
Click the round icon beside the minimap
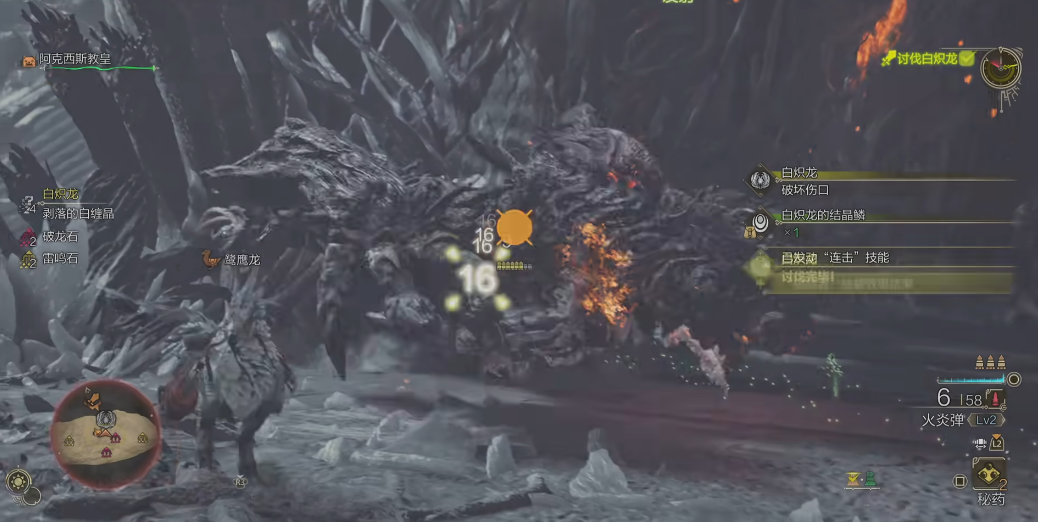(19, 481)
